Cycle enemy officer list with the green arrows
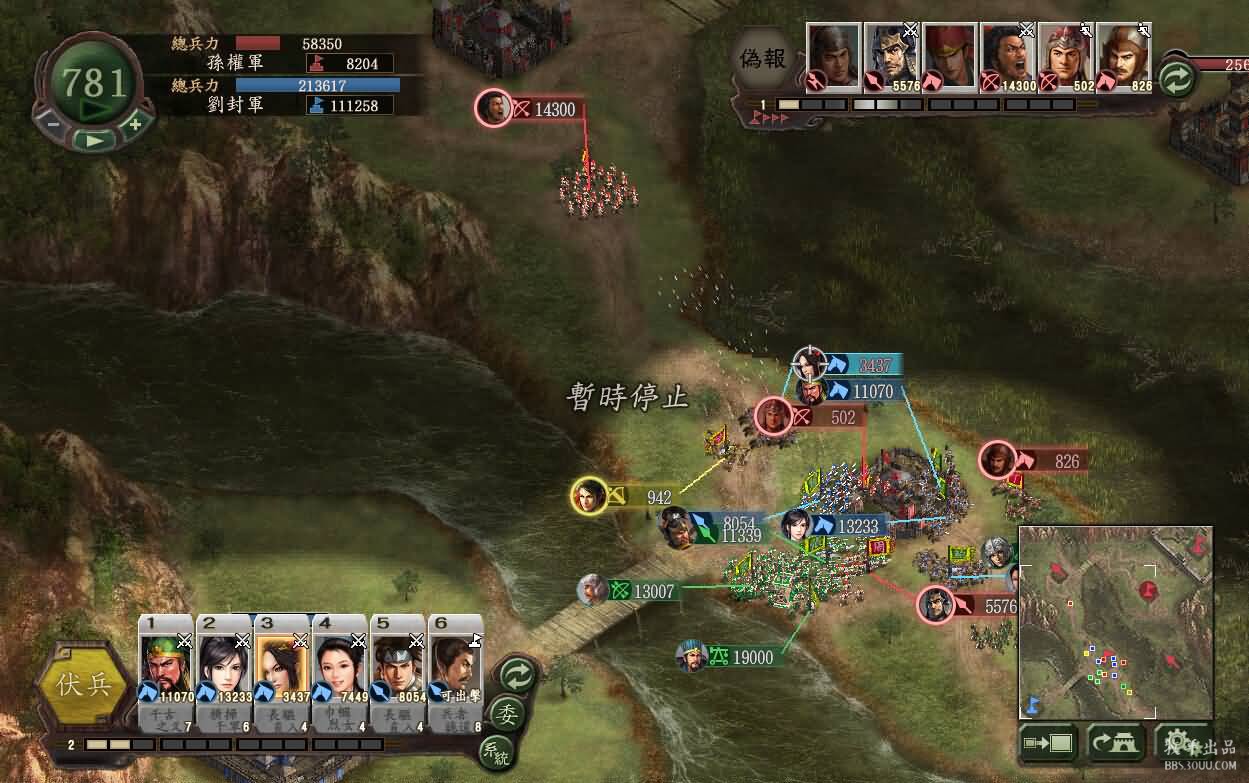 (1178, 78)
